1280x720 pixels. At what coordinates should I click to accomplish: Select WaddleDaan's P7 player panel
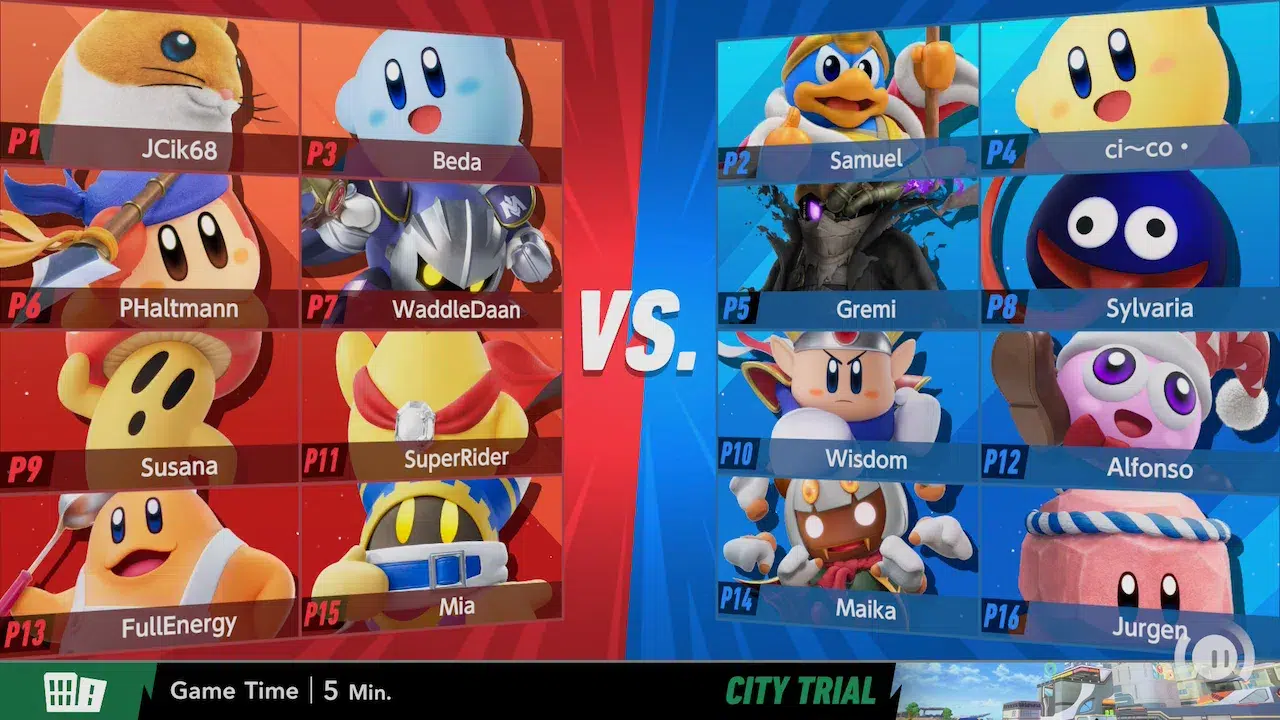432,252
